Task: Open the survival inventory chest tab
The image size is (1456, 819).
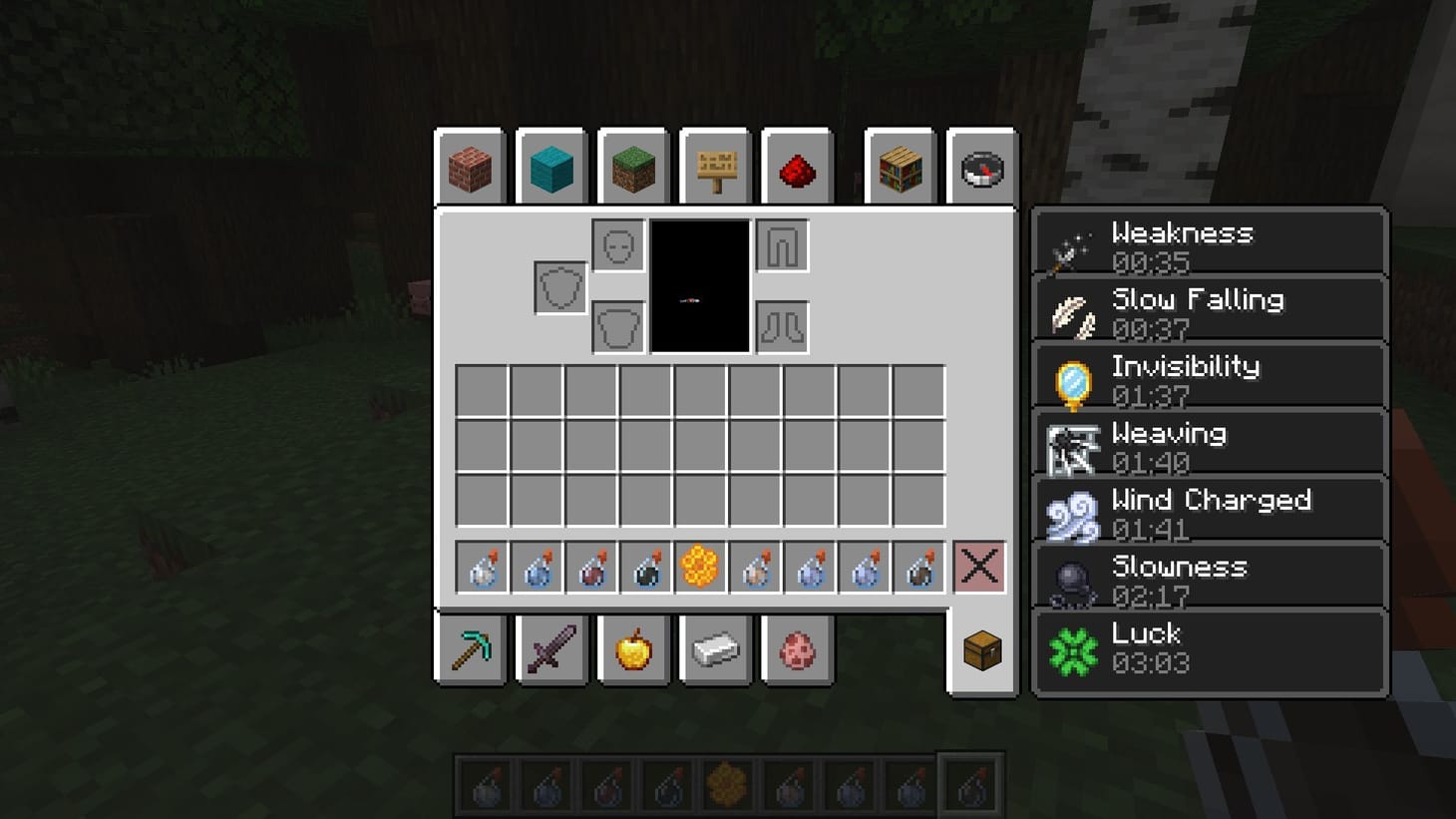Action: (x=981, y=650)
